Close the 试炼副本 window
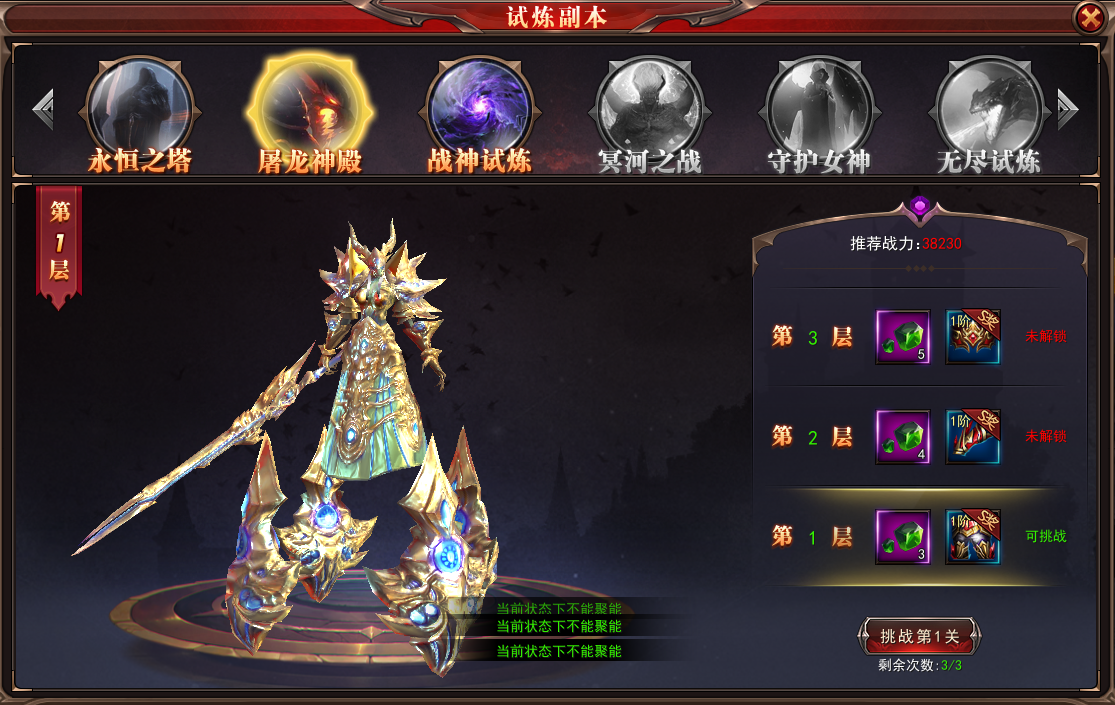This screenshot has width=1115, height=705. (1088, 17)
